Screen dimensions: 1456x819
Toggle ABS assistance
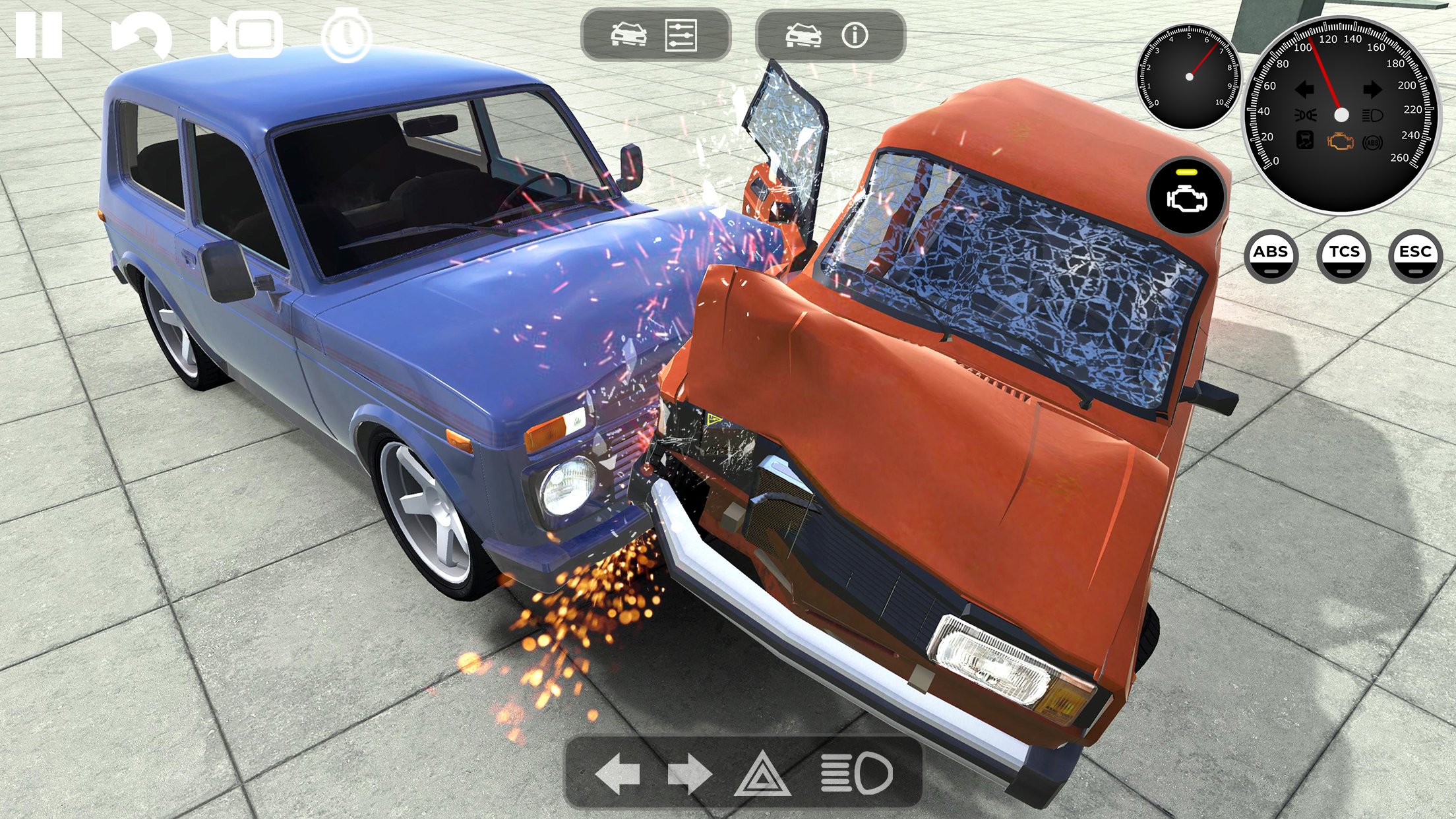tap(1273, 256)
